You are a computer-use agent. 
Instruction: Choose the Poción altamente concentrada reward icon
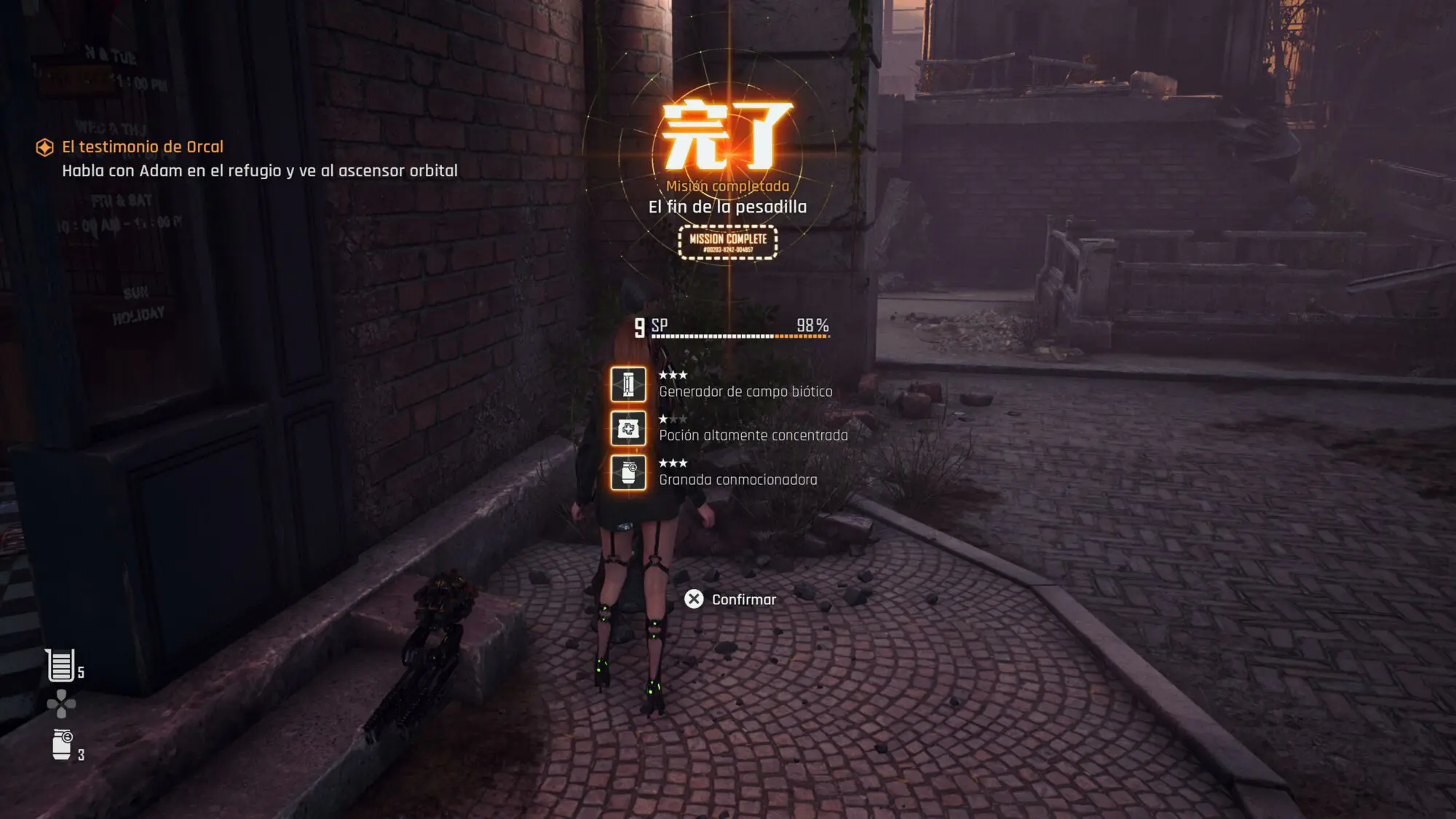[x=628, y=429]
